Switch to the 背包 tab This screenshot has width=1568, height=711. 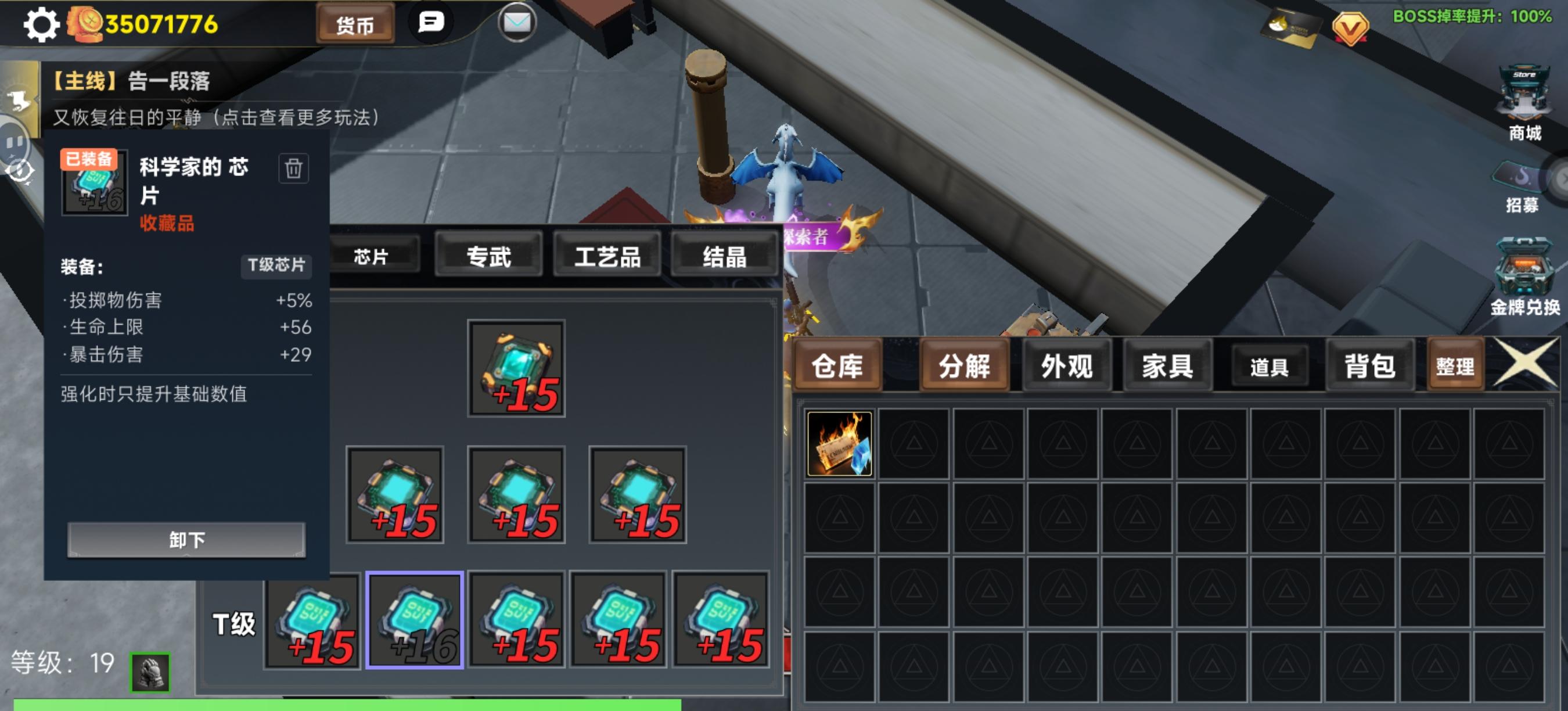(x=1369, y=367)
